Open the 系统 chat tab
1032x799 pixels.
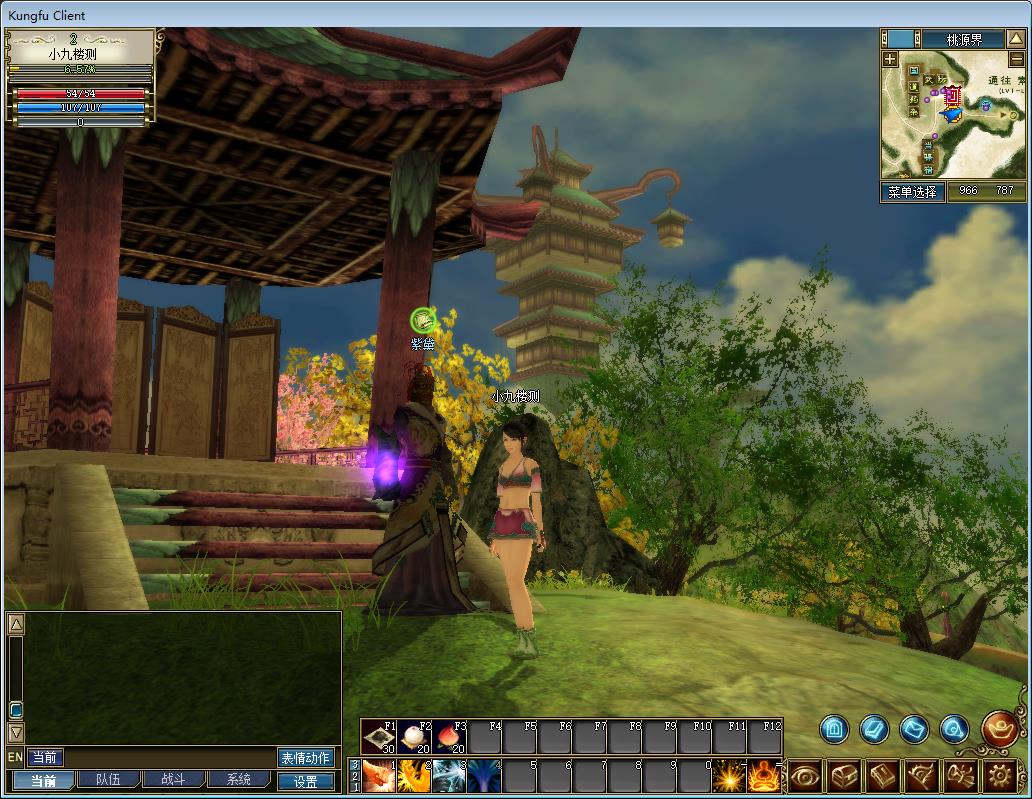[238, 780]
